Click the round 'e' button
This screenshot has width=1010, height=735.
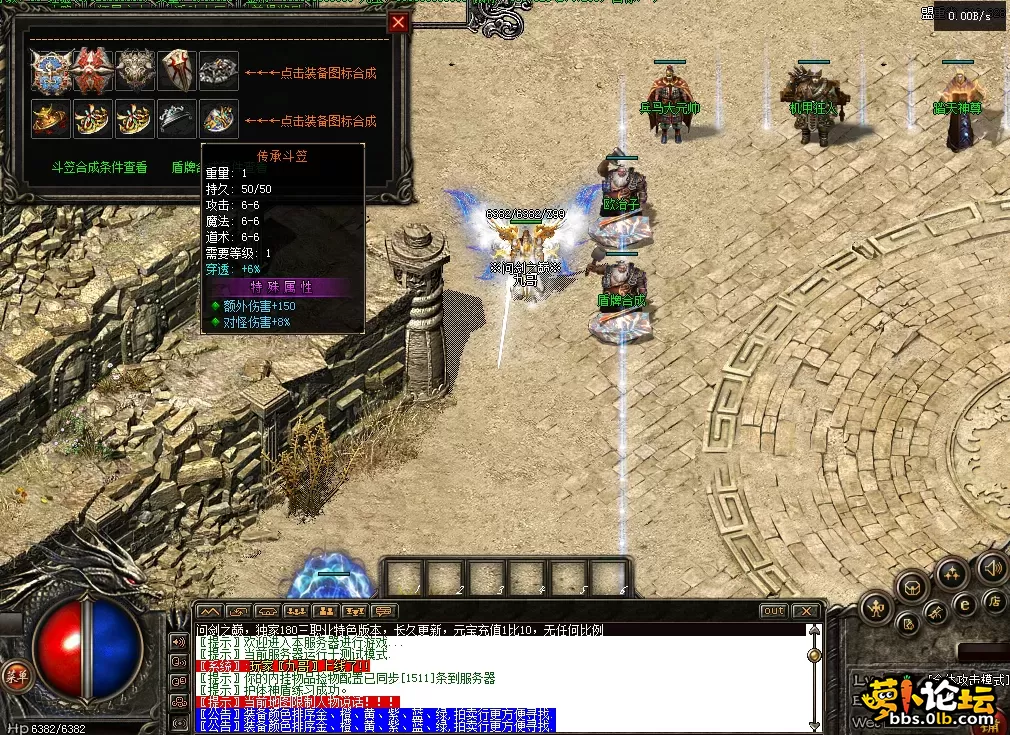965,603
